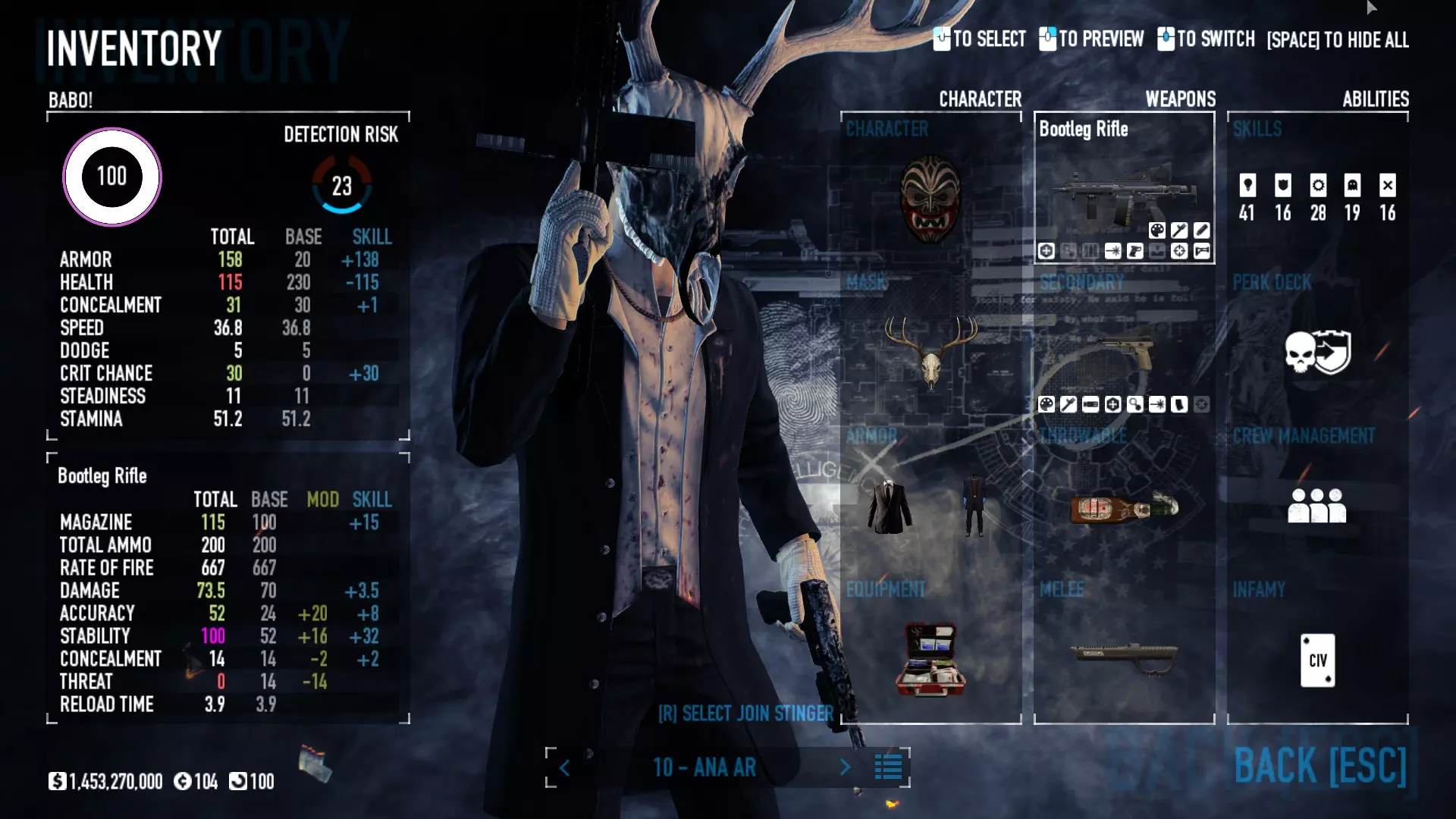
Task: Open the Perk Deck slot
Action: pyautogui.click(x=1317, y=352)
